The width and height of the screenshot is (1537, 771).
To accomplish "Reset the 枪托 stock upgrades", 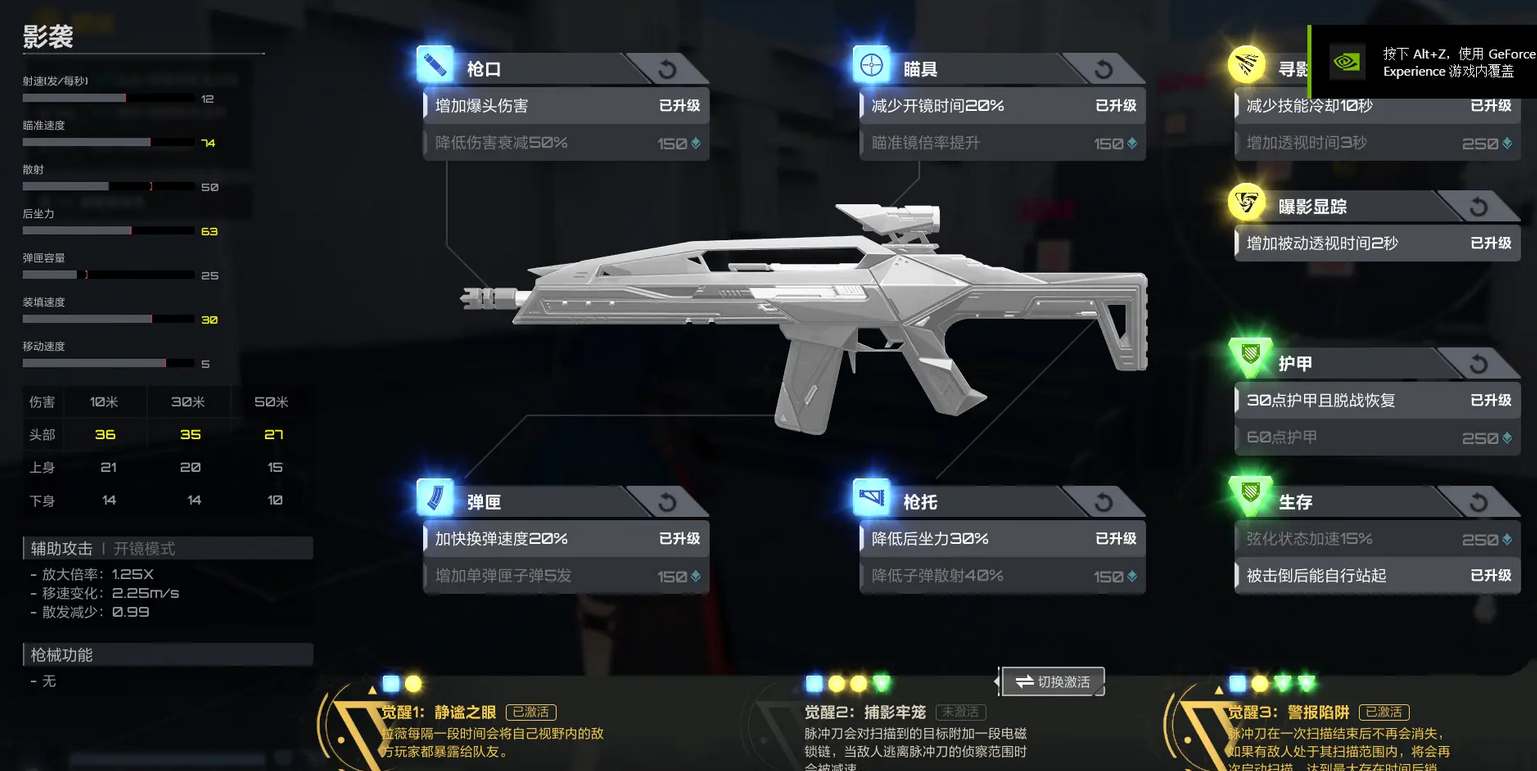I will tap(1104, 502).
